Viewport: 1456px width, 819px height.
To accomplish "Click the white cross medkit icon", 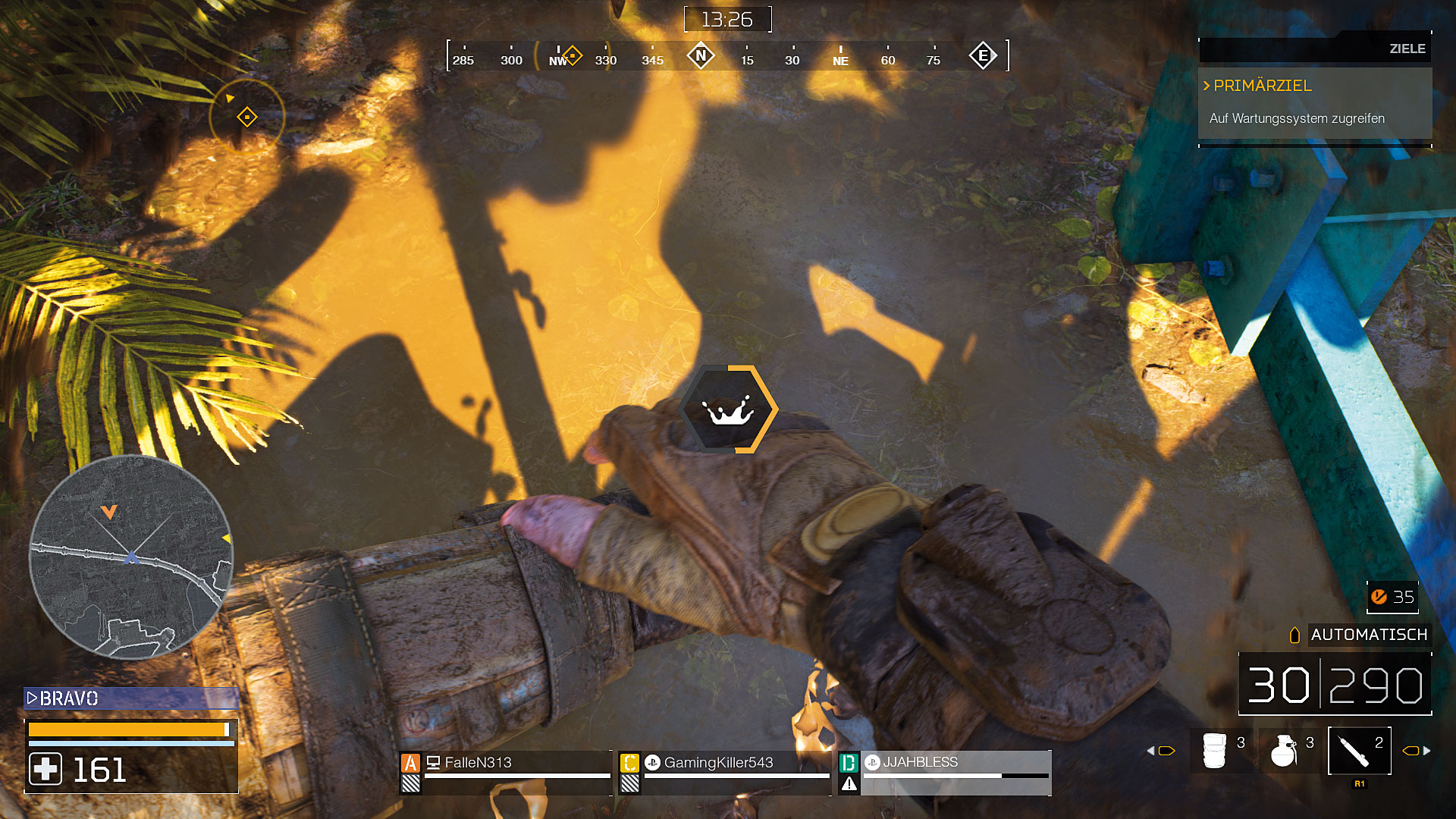I will coord(45,770).
